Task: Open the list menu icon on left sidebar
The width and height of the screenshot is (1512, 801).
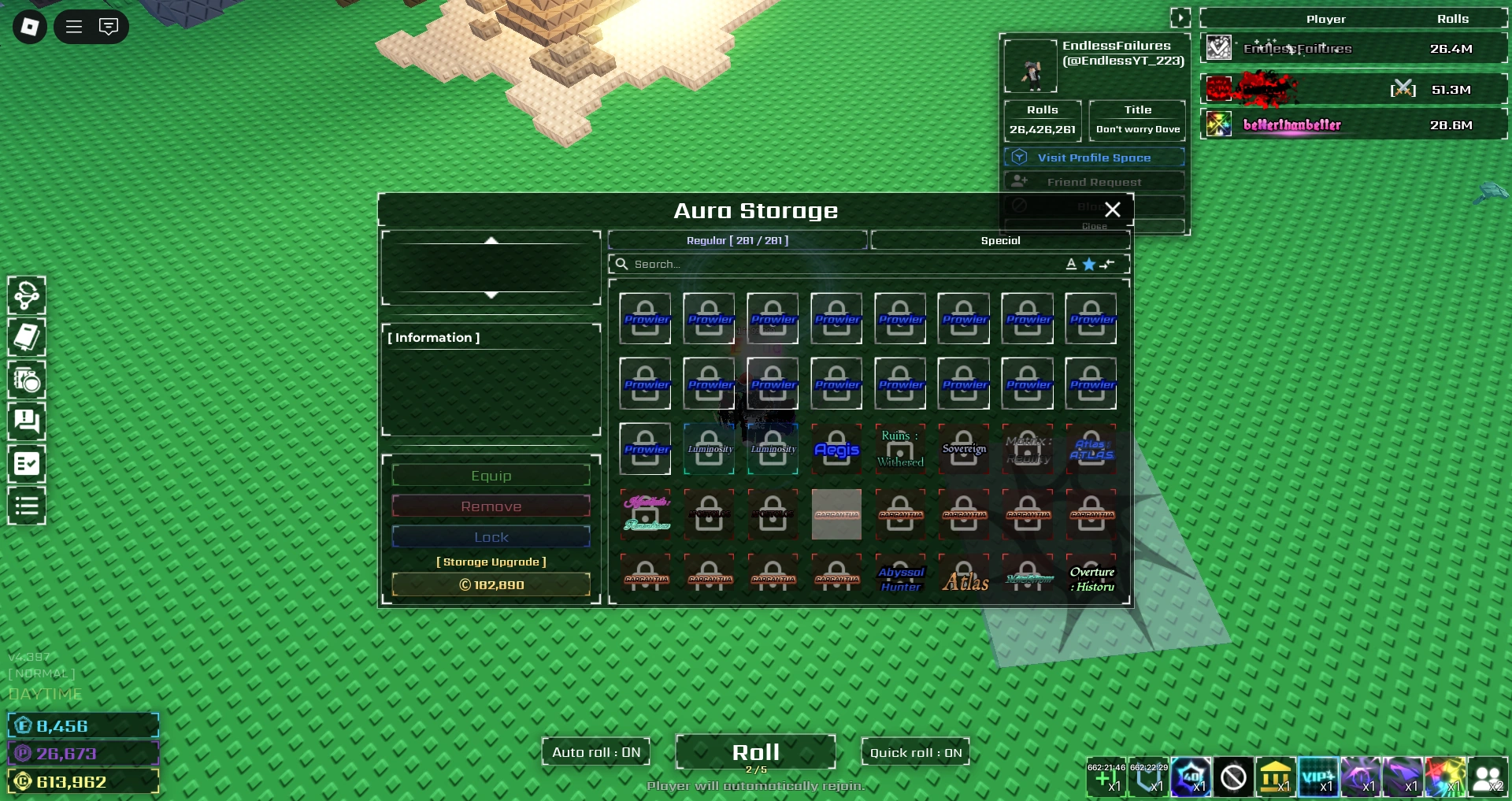Action: (27, 505)
